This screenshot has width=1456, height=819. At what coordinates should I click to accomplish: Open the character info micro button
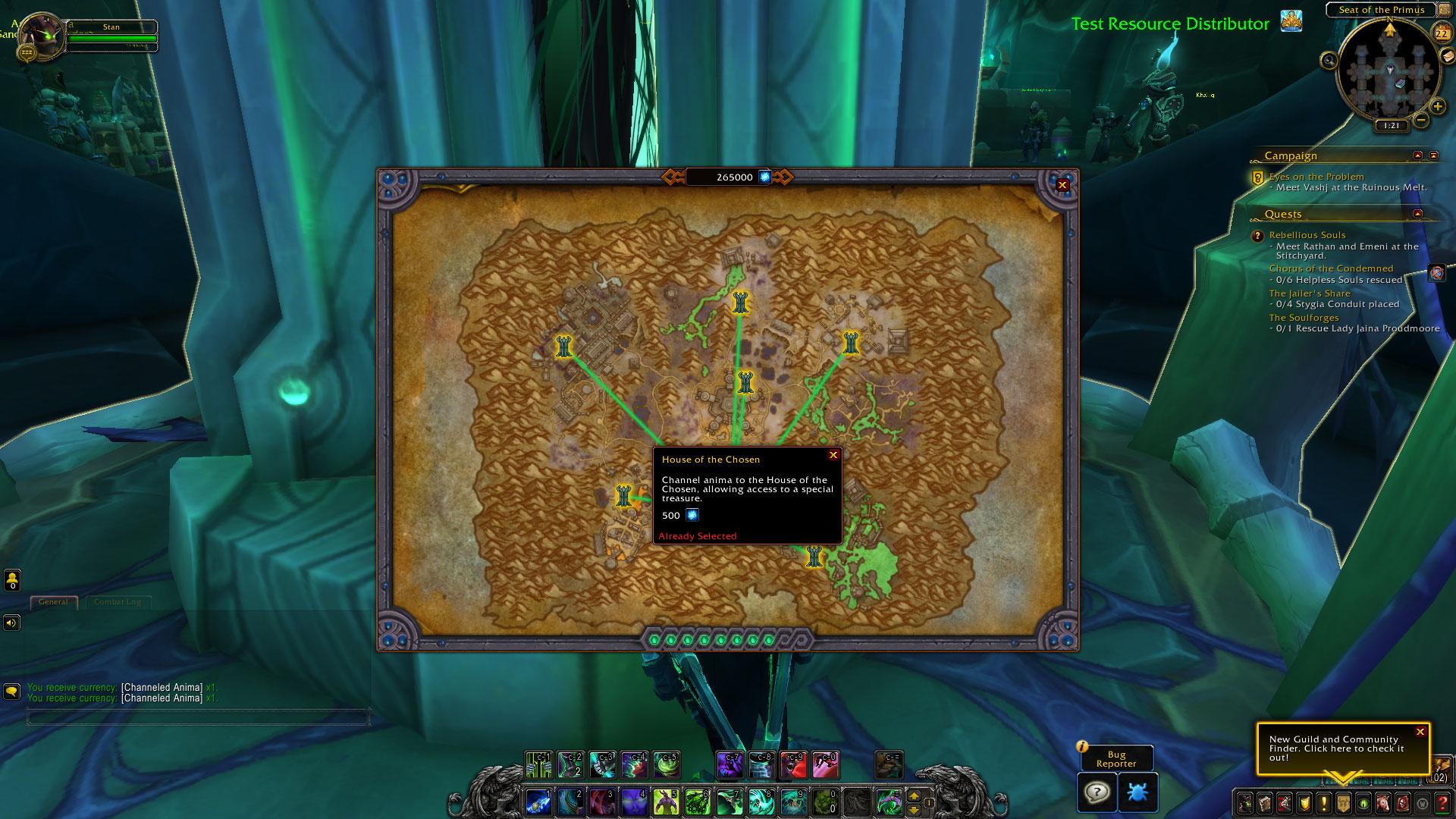1245,802
